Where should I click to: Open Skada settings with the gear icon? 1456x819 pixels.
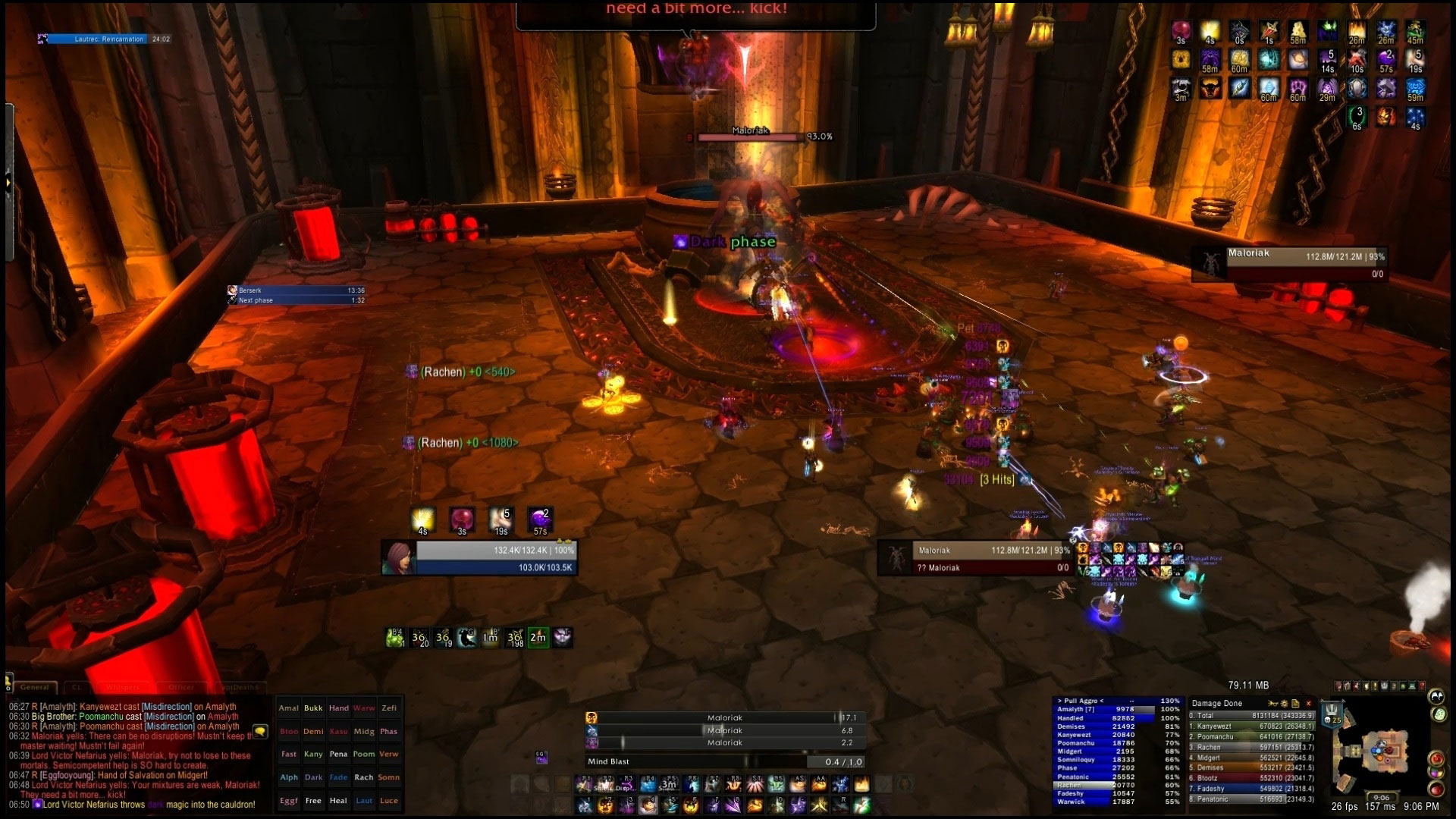pos(1285,704)
